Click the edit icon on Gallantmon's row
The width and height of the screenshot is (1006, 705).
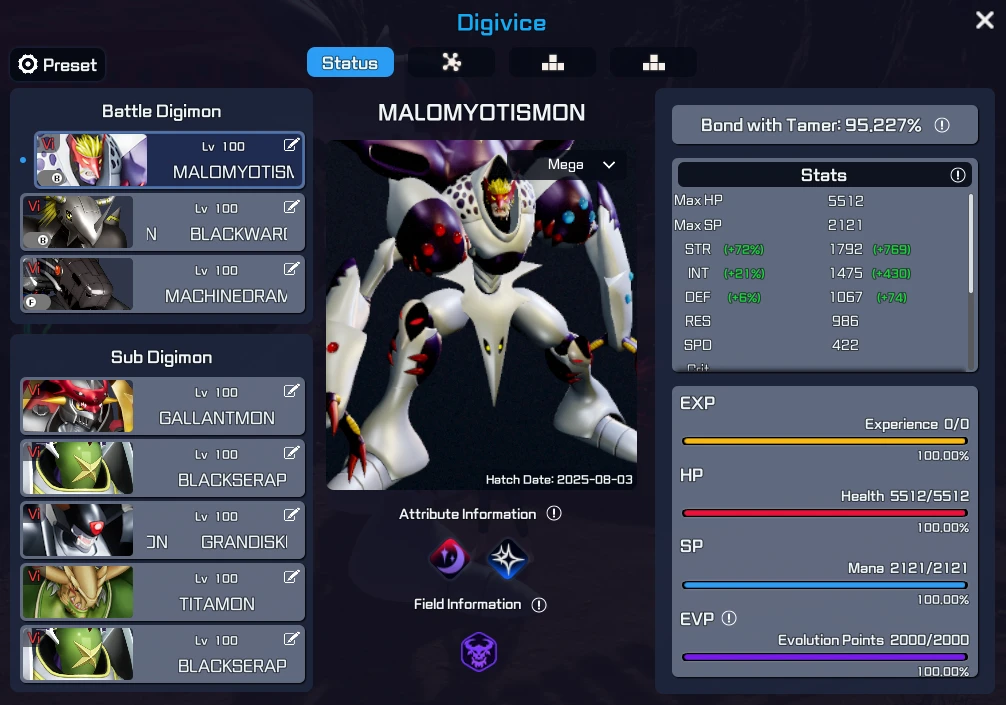tap(292, 392)
